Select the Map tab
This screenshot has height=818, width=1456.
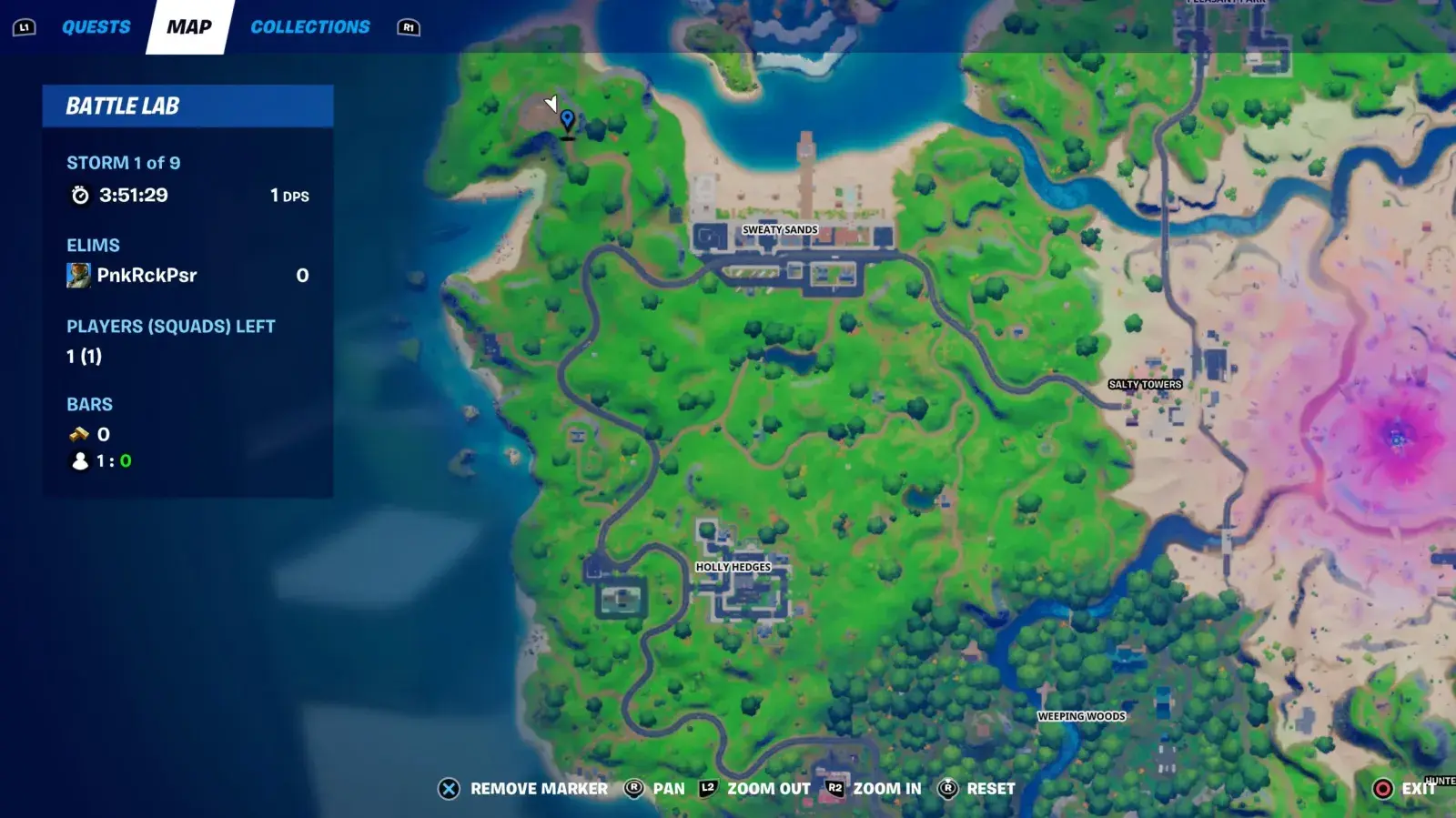tap(188, 26)
